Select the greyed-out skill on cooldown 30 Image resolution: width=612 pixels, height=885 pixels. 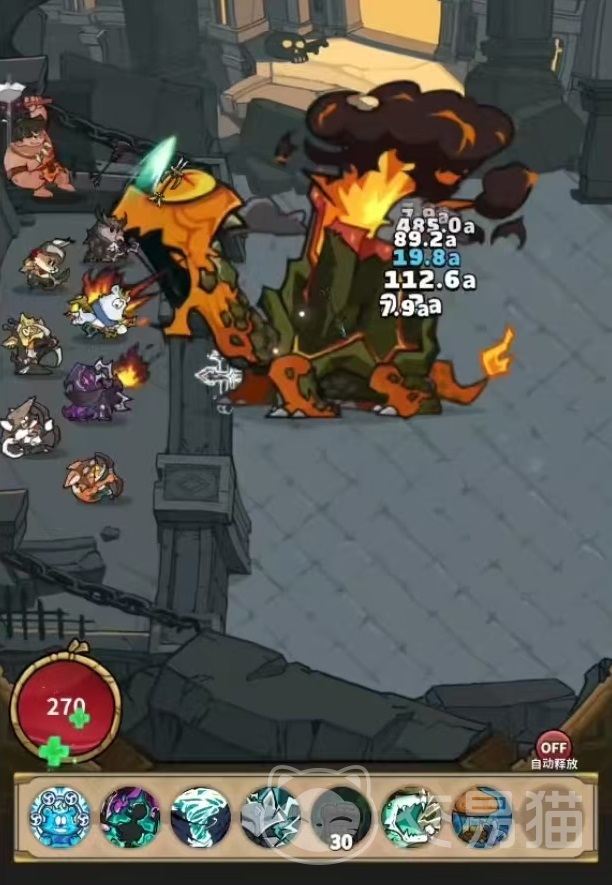tap(340, 817)
